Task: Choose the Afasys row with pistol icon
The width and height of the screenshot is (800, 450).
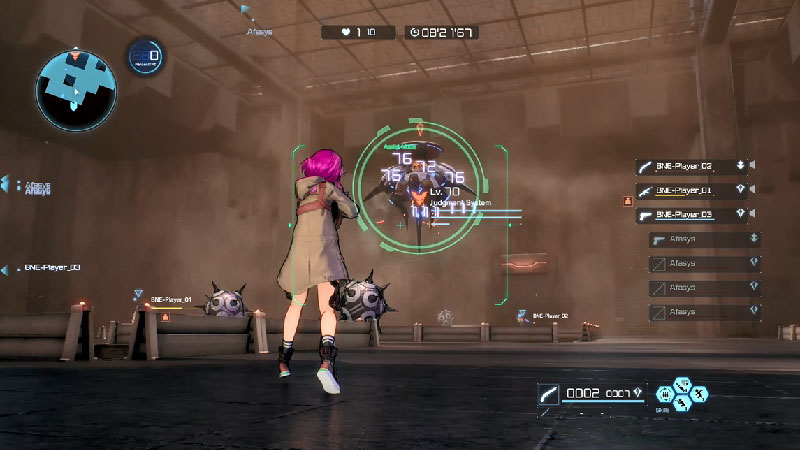Action: 702,240
